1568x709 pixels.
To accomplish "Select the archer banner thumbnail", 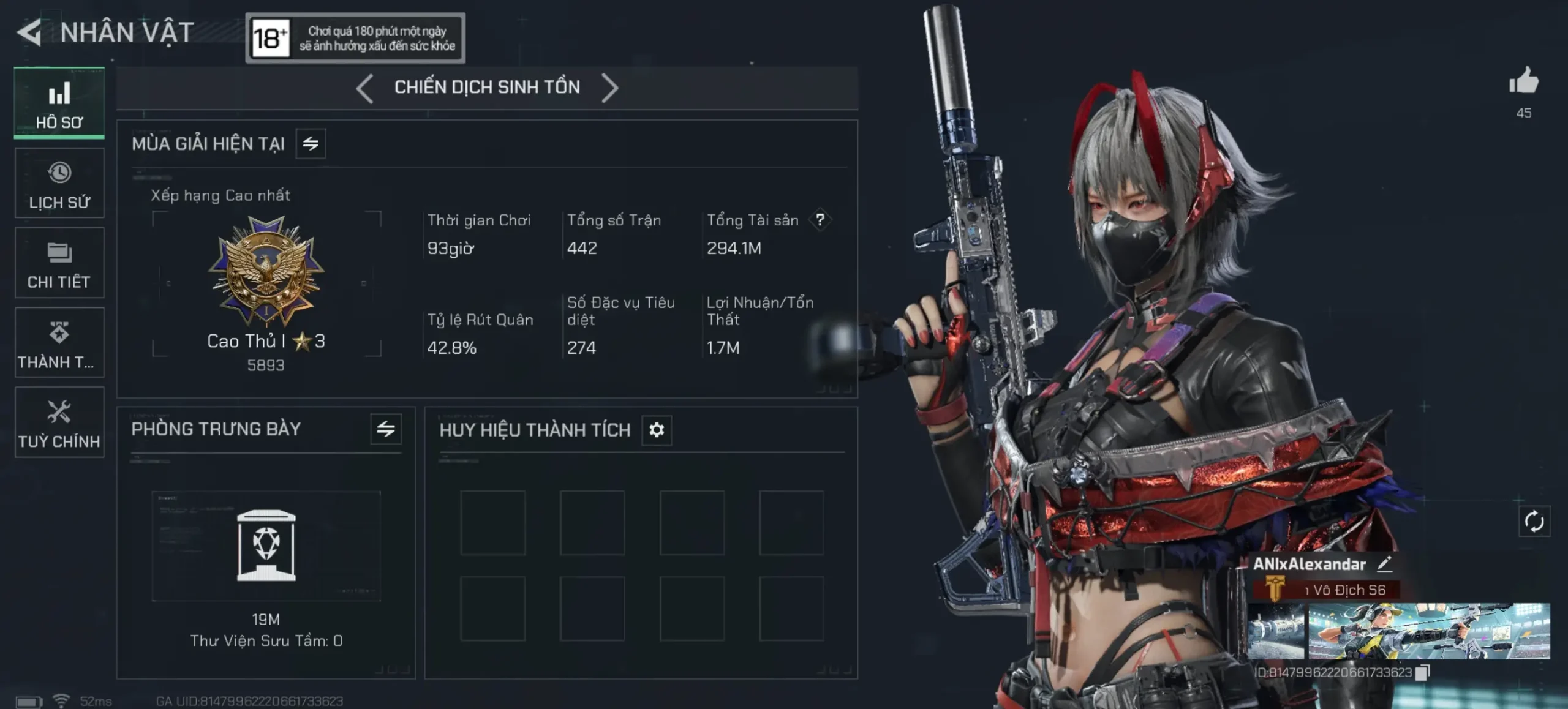I will click(x=1429, y=631).
